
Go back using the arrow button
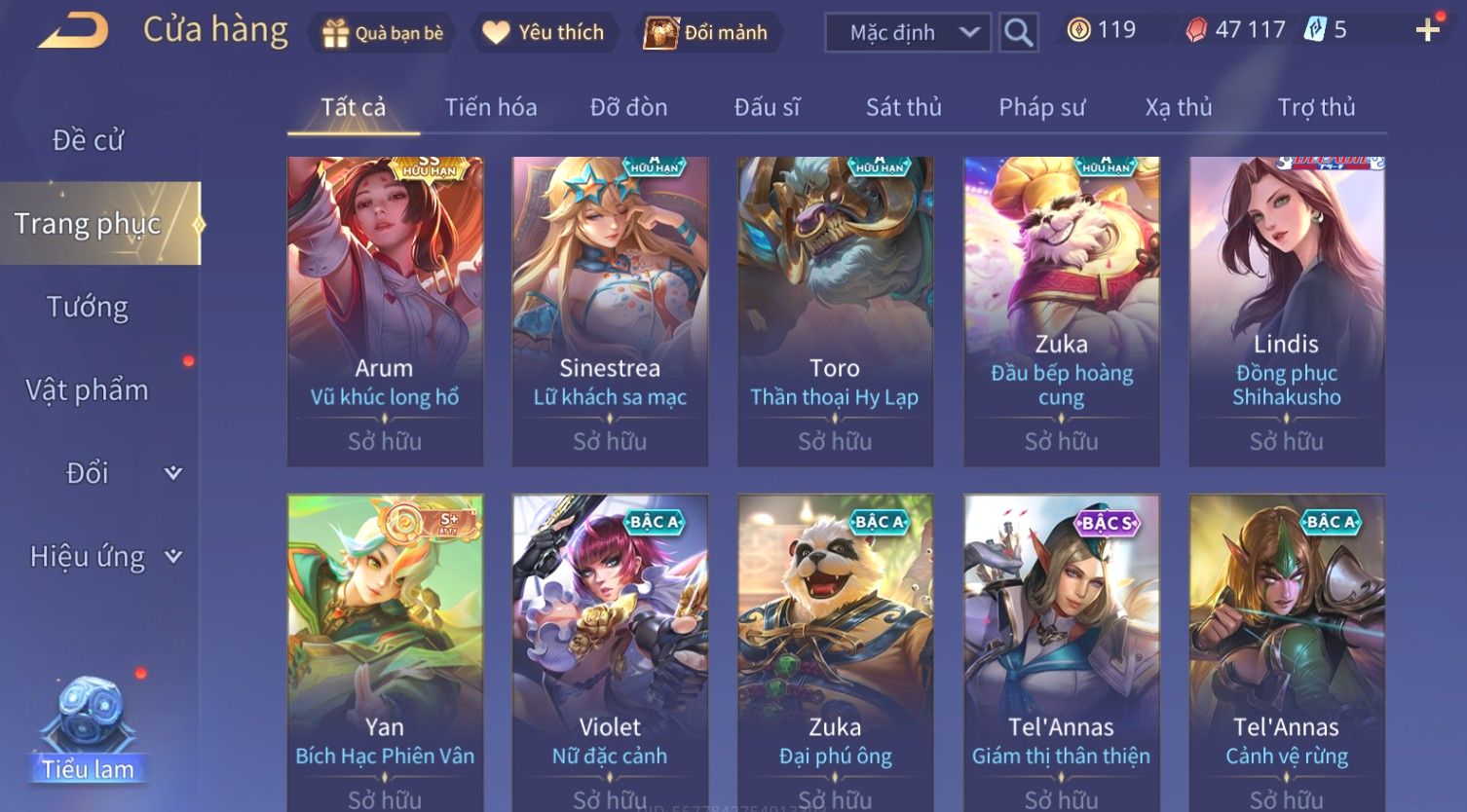click(x=73, y=31)
